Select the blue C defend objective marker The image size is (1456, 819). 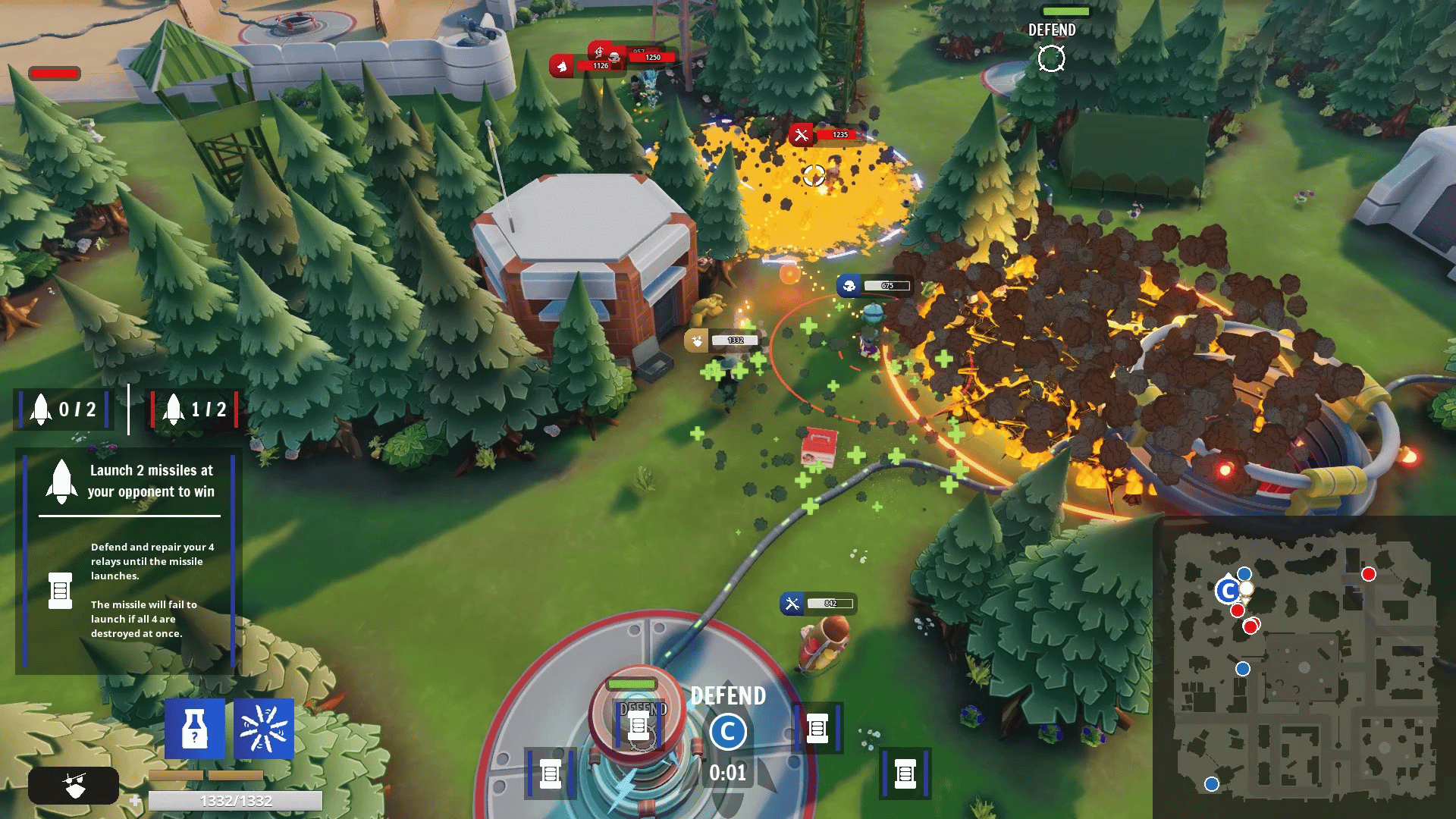(x=728, y=732)
